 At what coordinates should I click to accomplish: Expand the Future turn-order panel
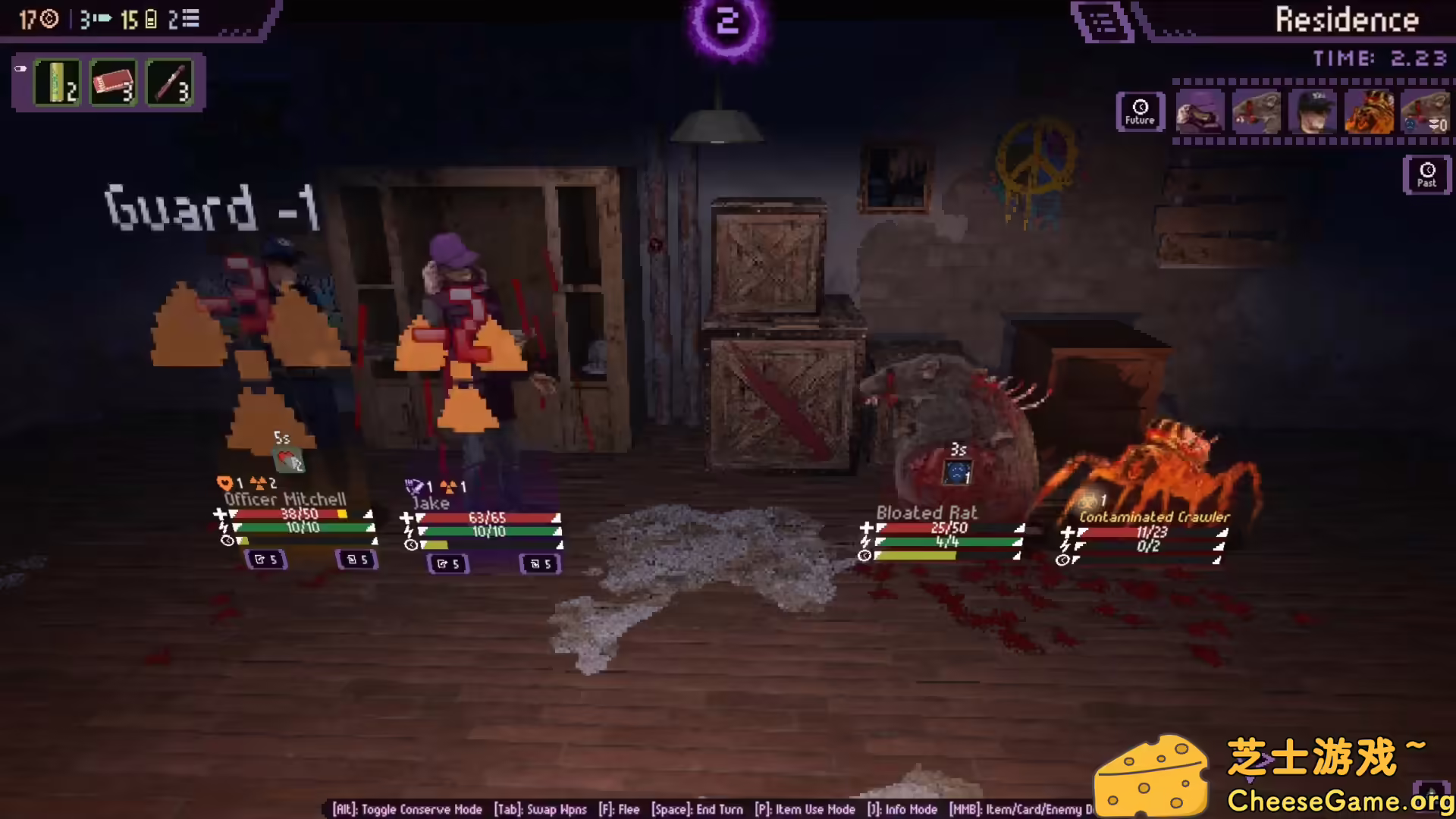(1141, 111)
